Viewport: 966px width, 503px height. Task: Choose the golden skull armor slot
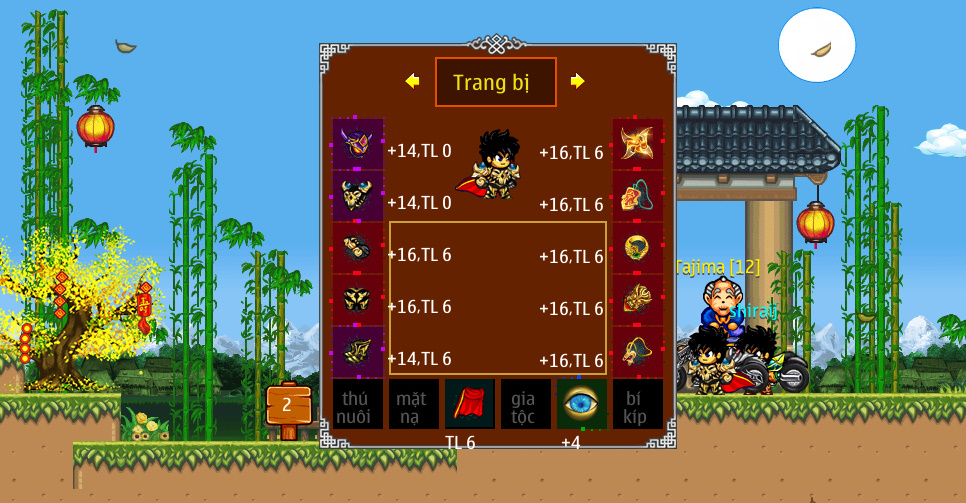click(x=358, y=196)
